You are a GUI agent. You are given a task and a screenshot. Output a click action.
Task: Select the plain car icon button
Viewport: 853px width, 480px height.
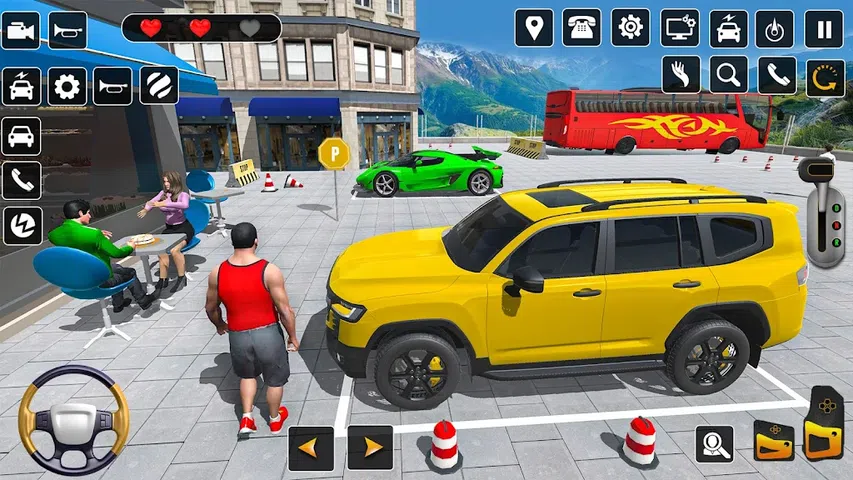(x=21, y=136)
